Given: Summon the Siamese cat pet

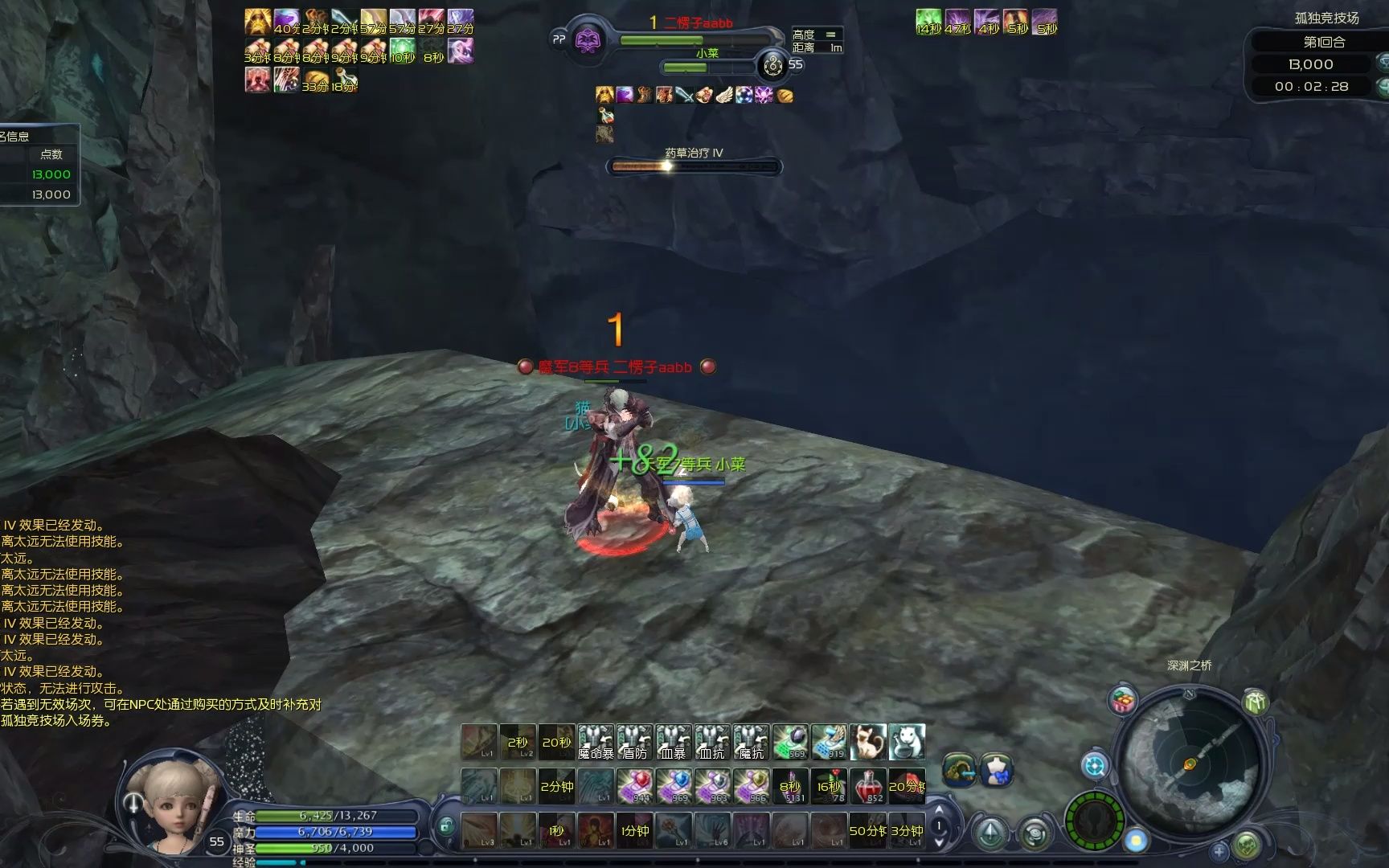Looking at the screenshot, I should [868, 742].
